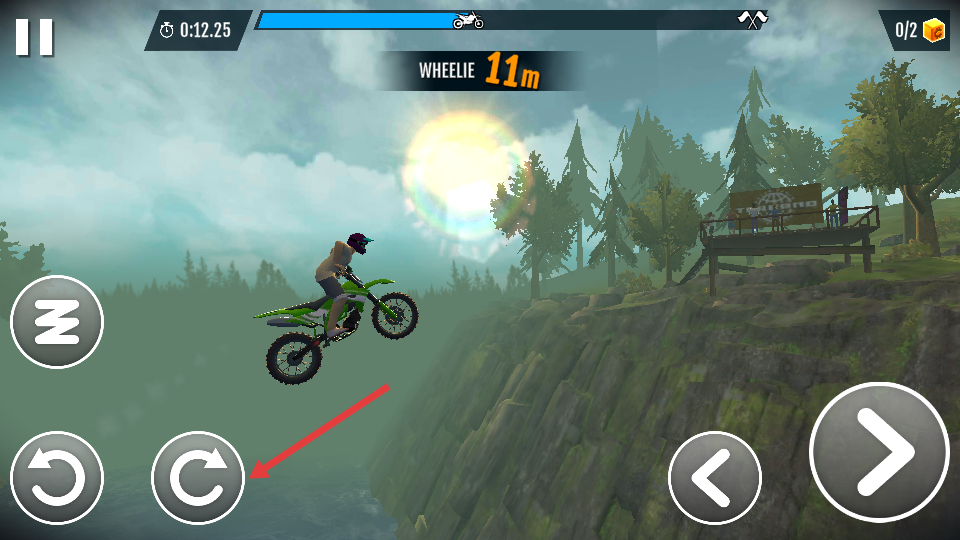
Task: Tap the spring jump button
Action: coord(57,322)
